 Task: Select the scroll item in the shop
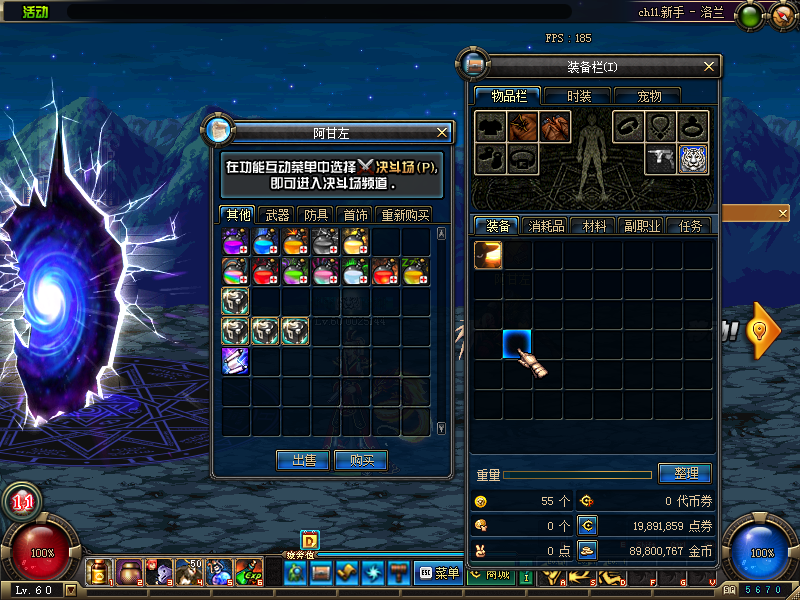[x=235, y=361]
